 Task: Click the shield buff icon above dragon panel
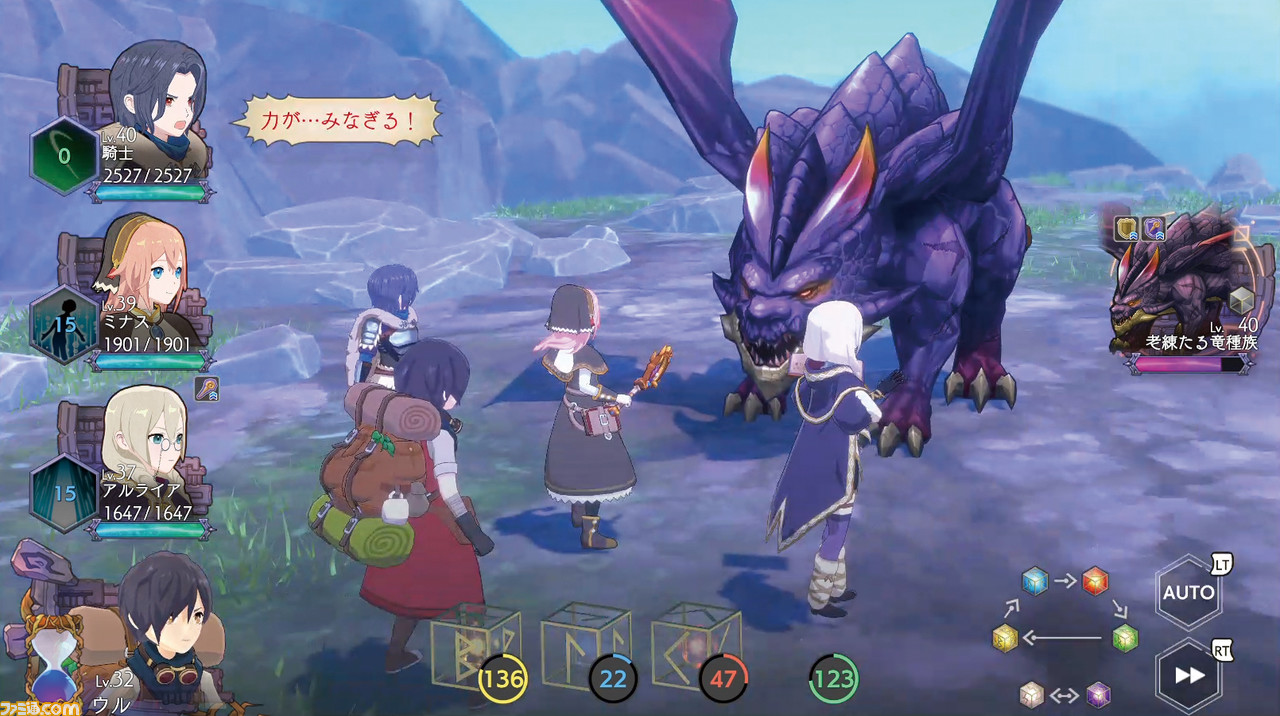point(1127,229)
